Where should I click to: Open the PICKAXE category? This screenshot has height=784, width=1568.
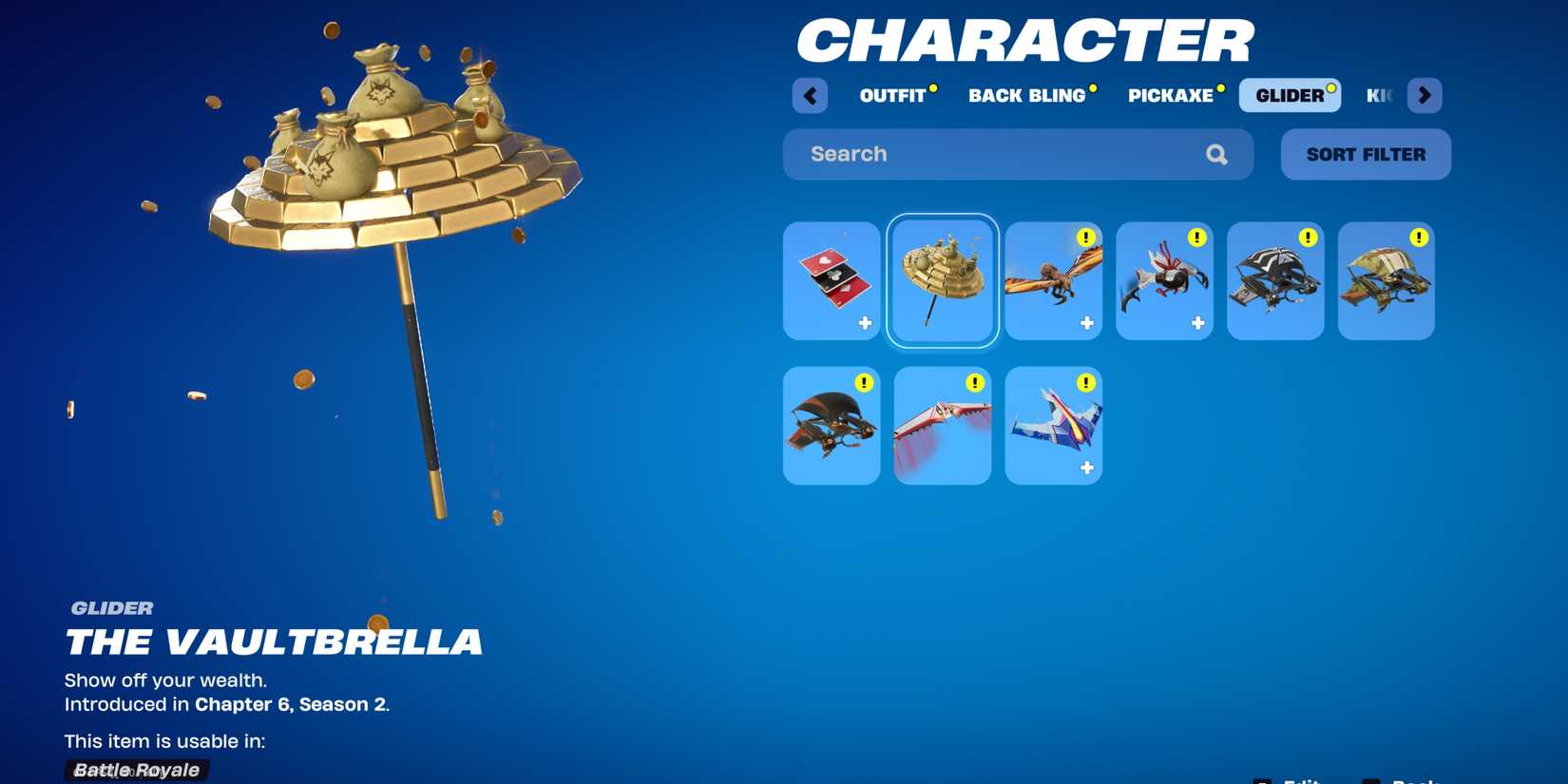(x=1171, y=95)
